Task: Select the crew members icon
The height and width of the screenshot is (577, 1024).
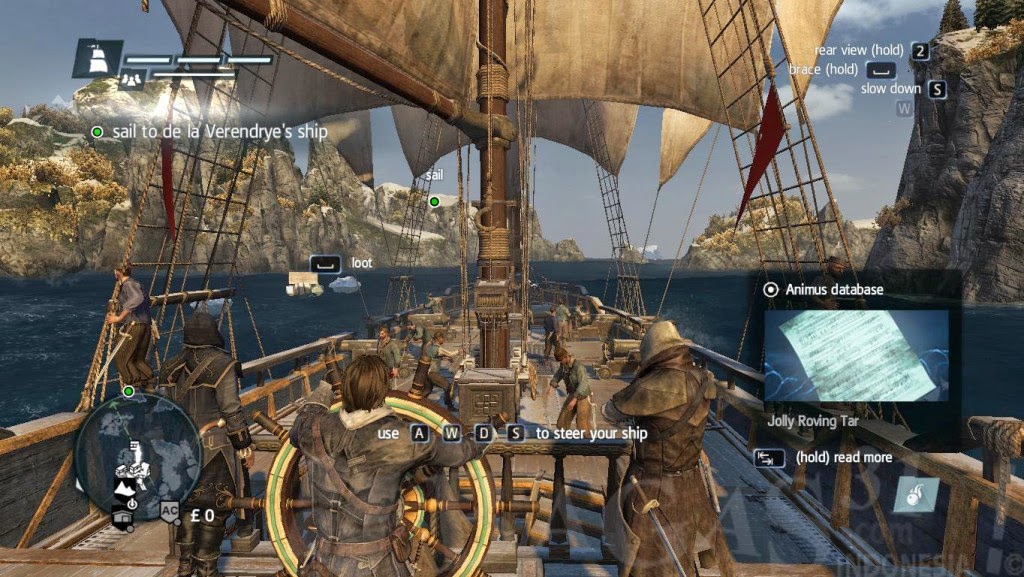Action: tap(130, 81)
